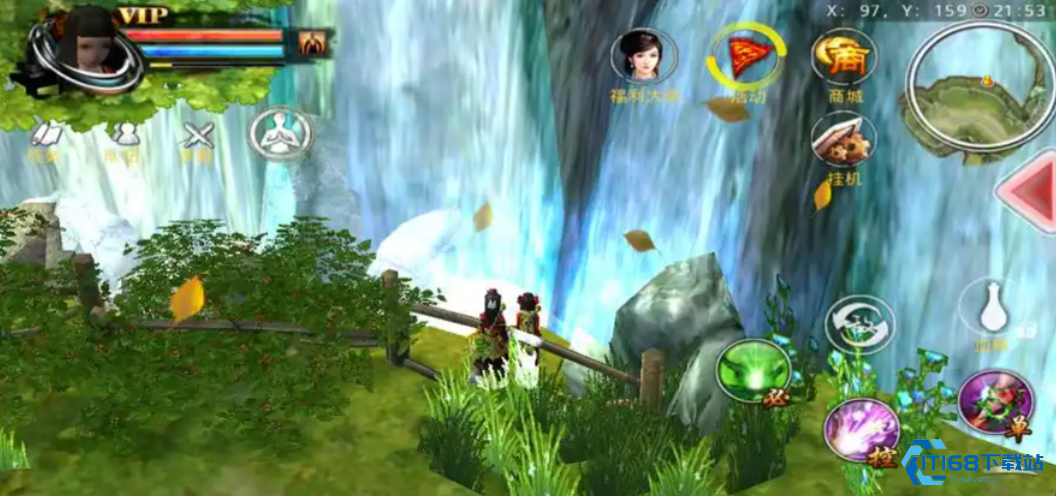This screenshot has width=1056, height=496.
Task: Activate the green glowing skill
Action: 753,371
